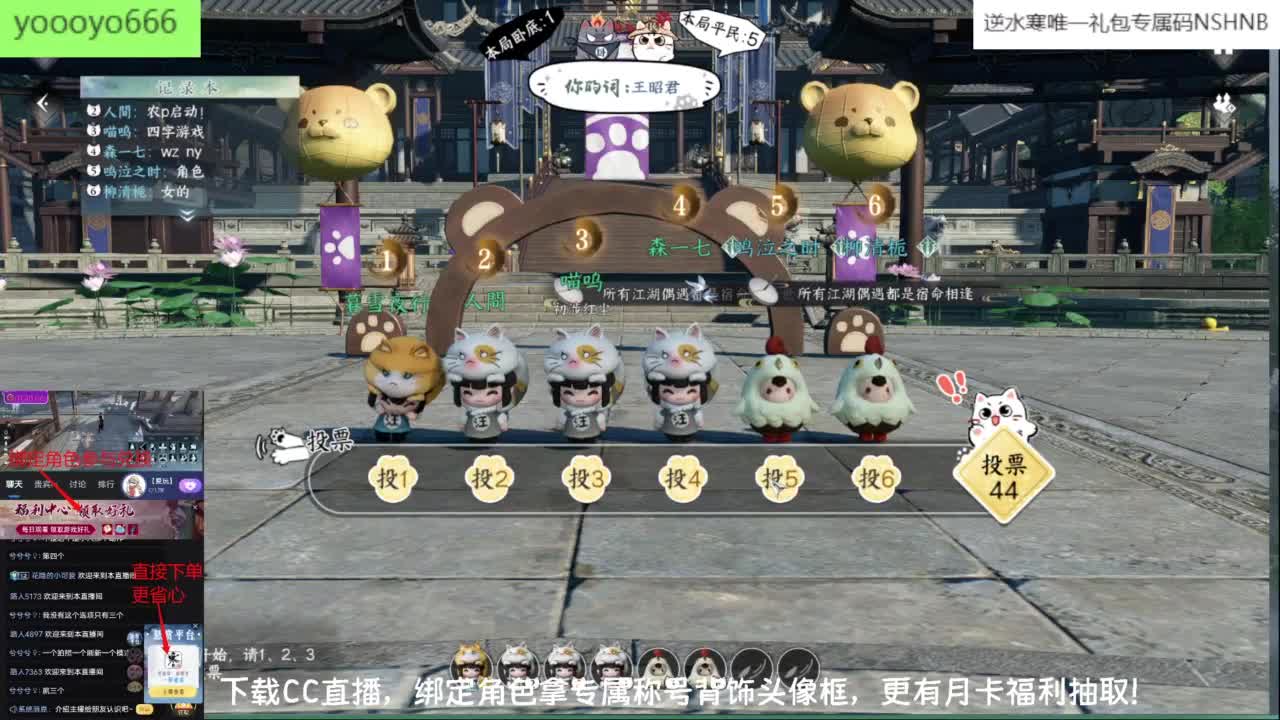
Task: Expand the panel using the top-right double arrows
Action: click(1222, 100)
